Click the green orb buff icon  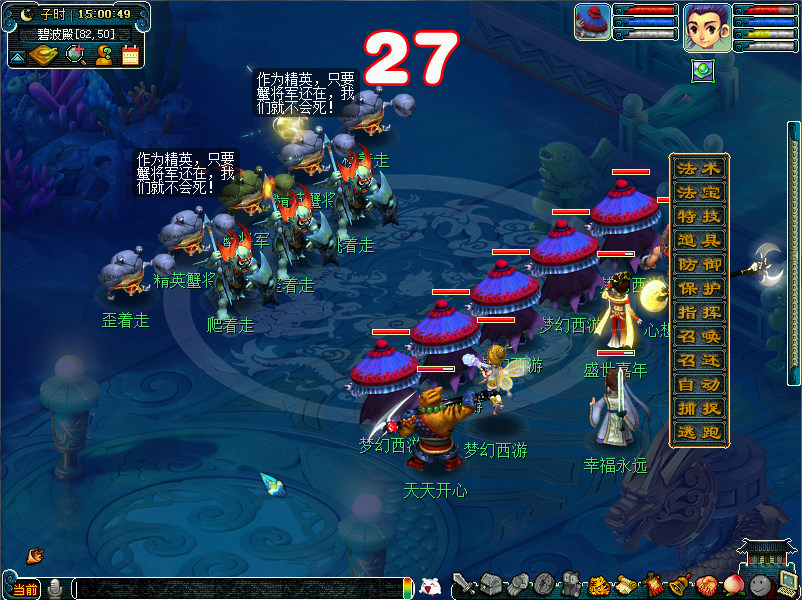pyautogui.click(x=704, y=71)
